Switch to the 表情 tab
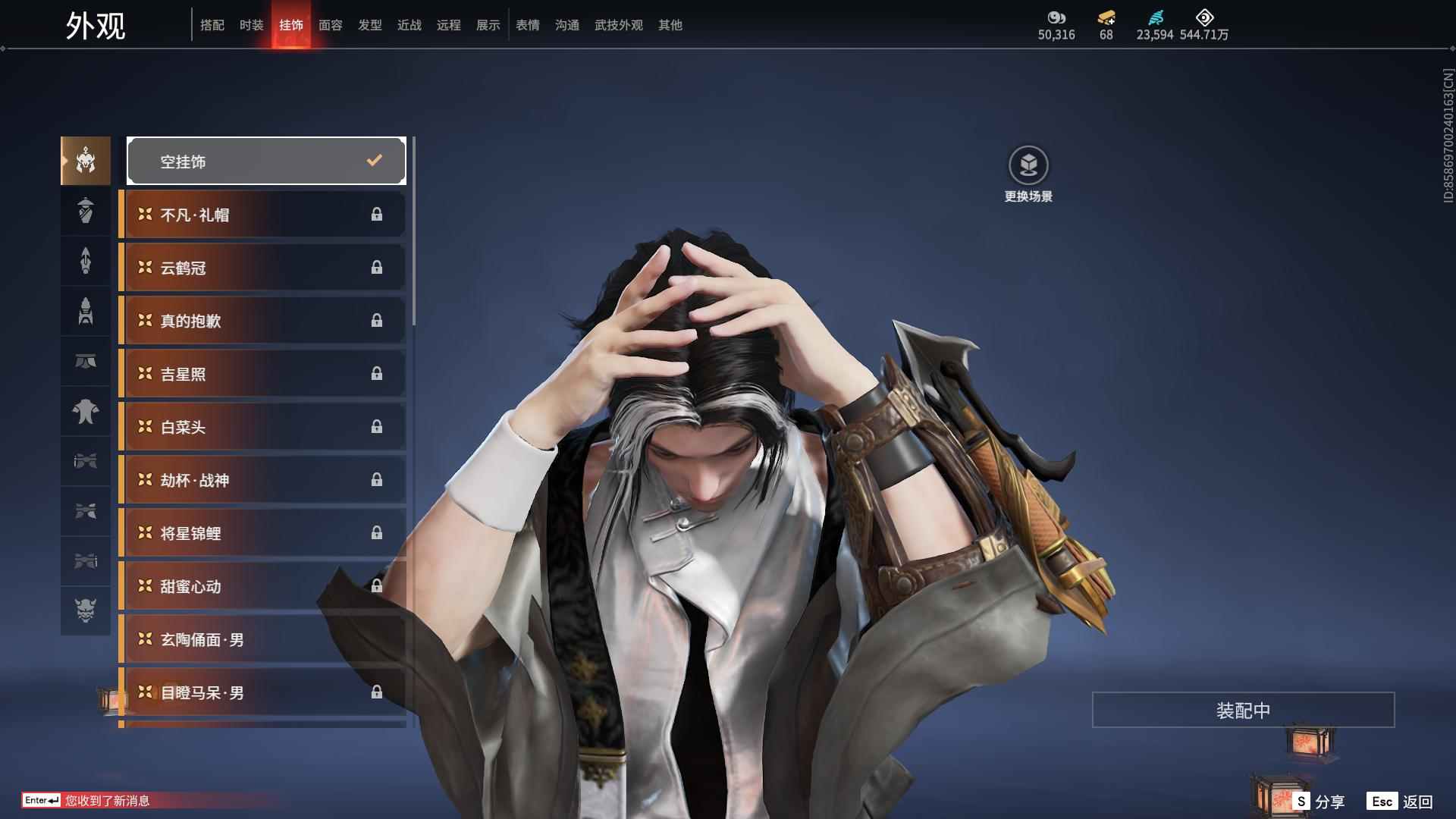 pyautogui.click(x=527, y=24)
